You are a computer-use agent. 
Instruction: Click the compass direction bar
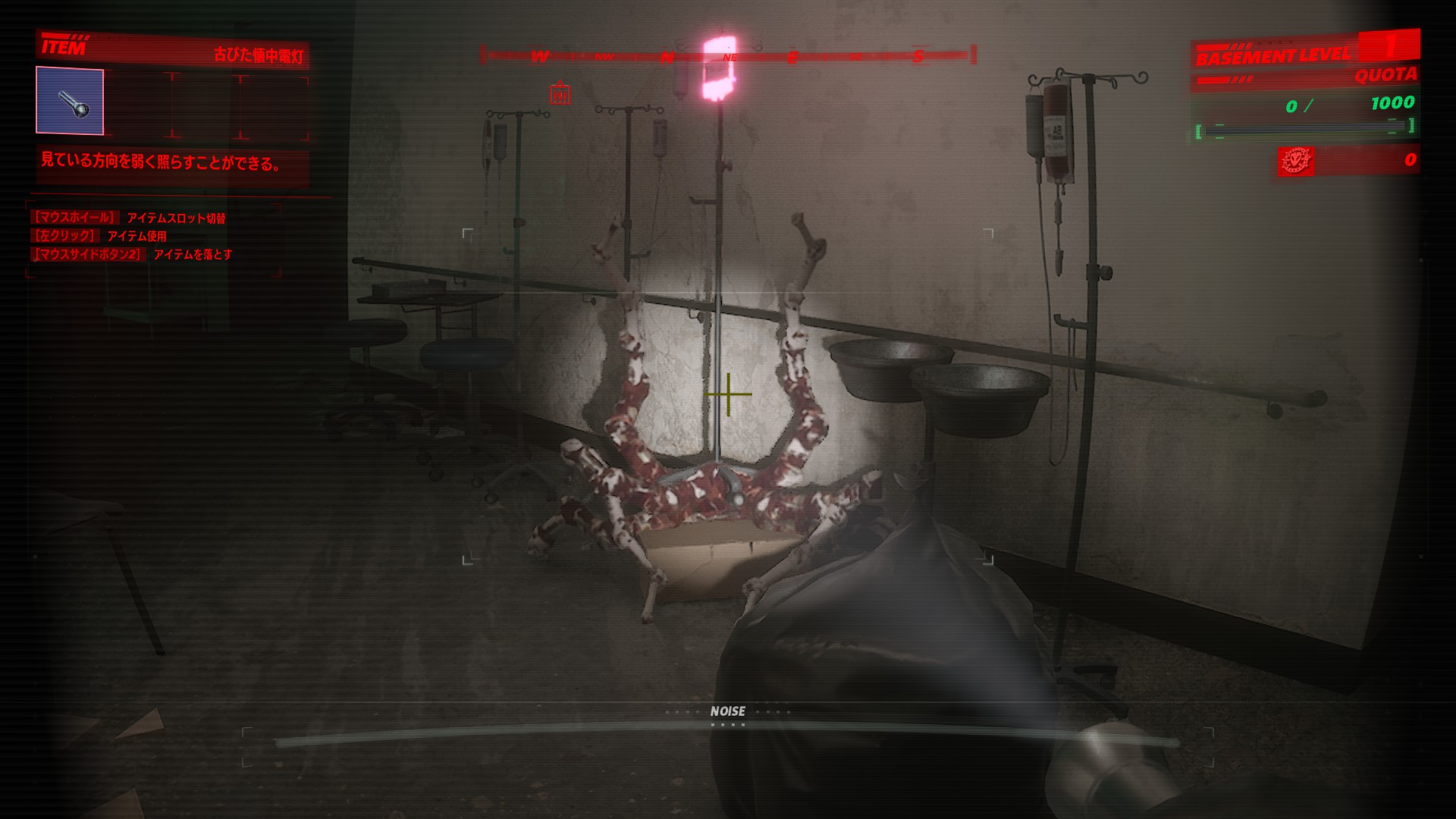728,55
